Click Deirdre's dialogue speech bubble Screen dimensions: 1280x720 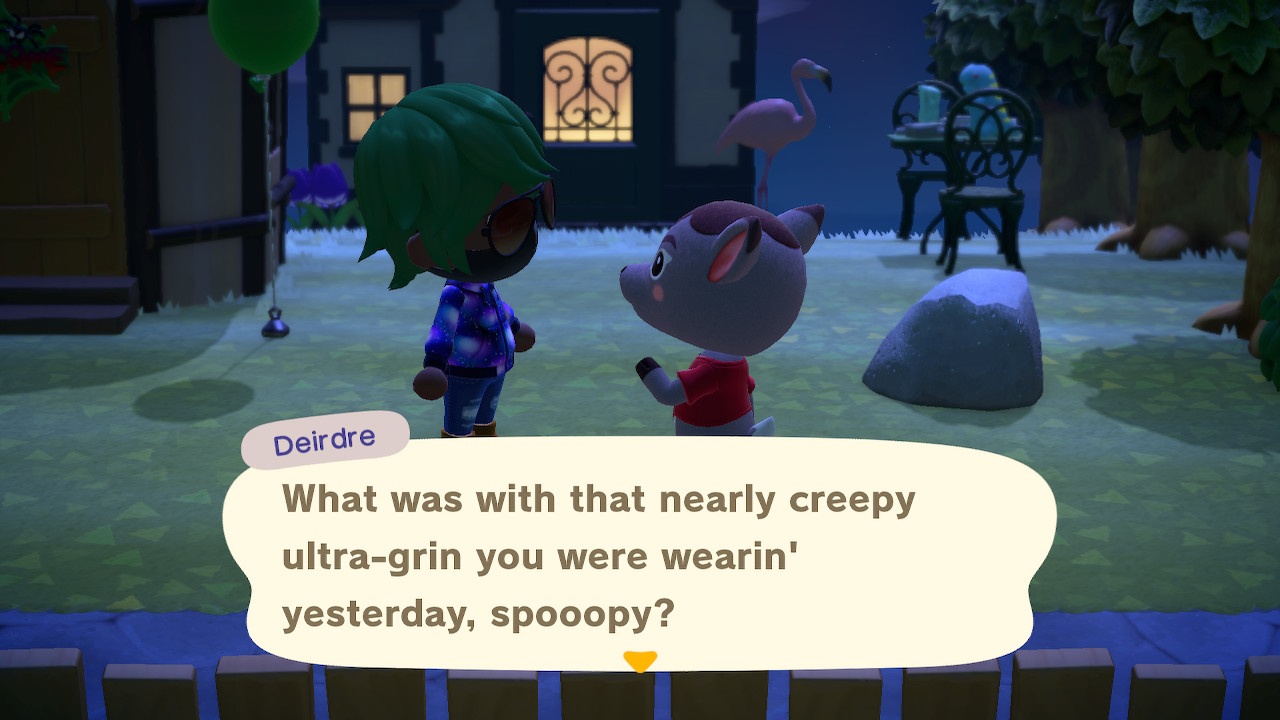pyautogui.click(x=640, y=555)
